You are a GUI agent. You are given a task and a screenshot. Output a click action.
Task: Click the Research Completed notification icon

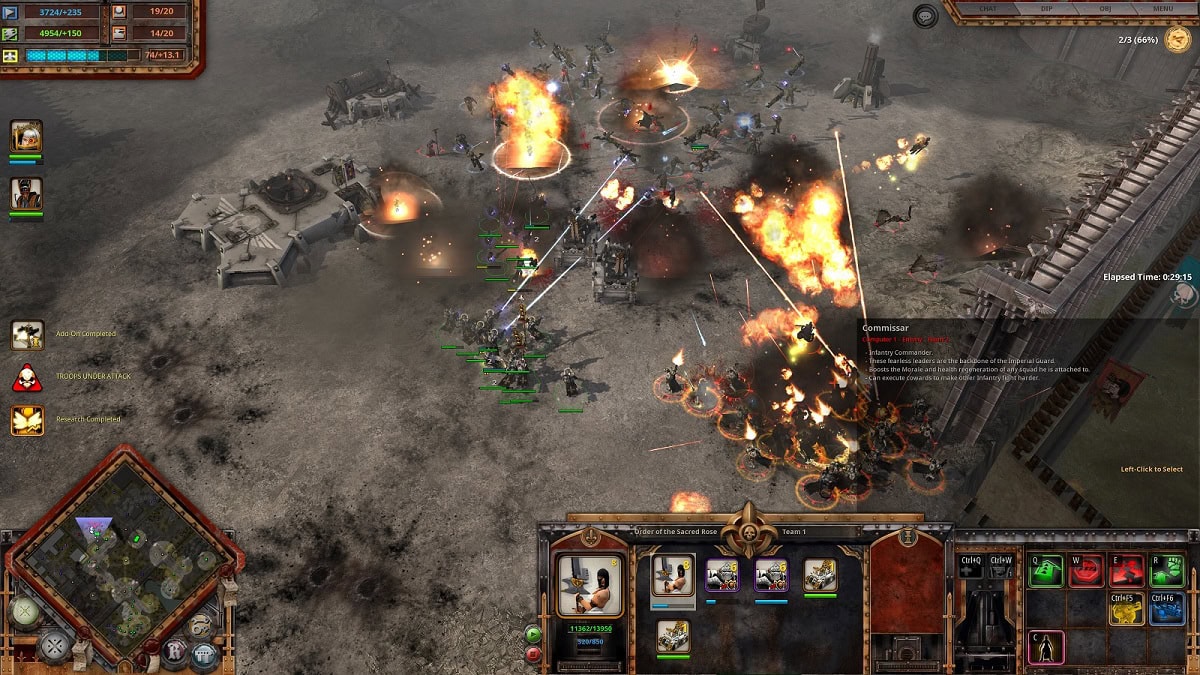tap(27, 420)
